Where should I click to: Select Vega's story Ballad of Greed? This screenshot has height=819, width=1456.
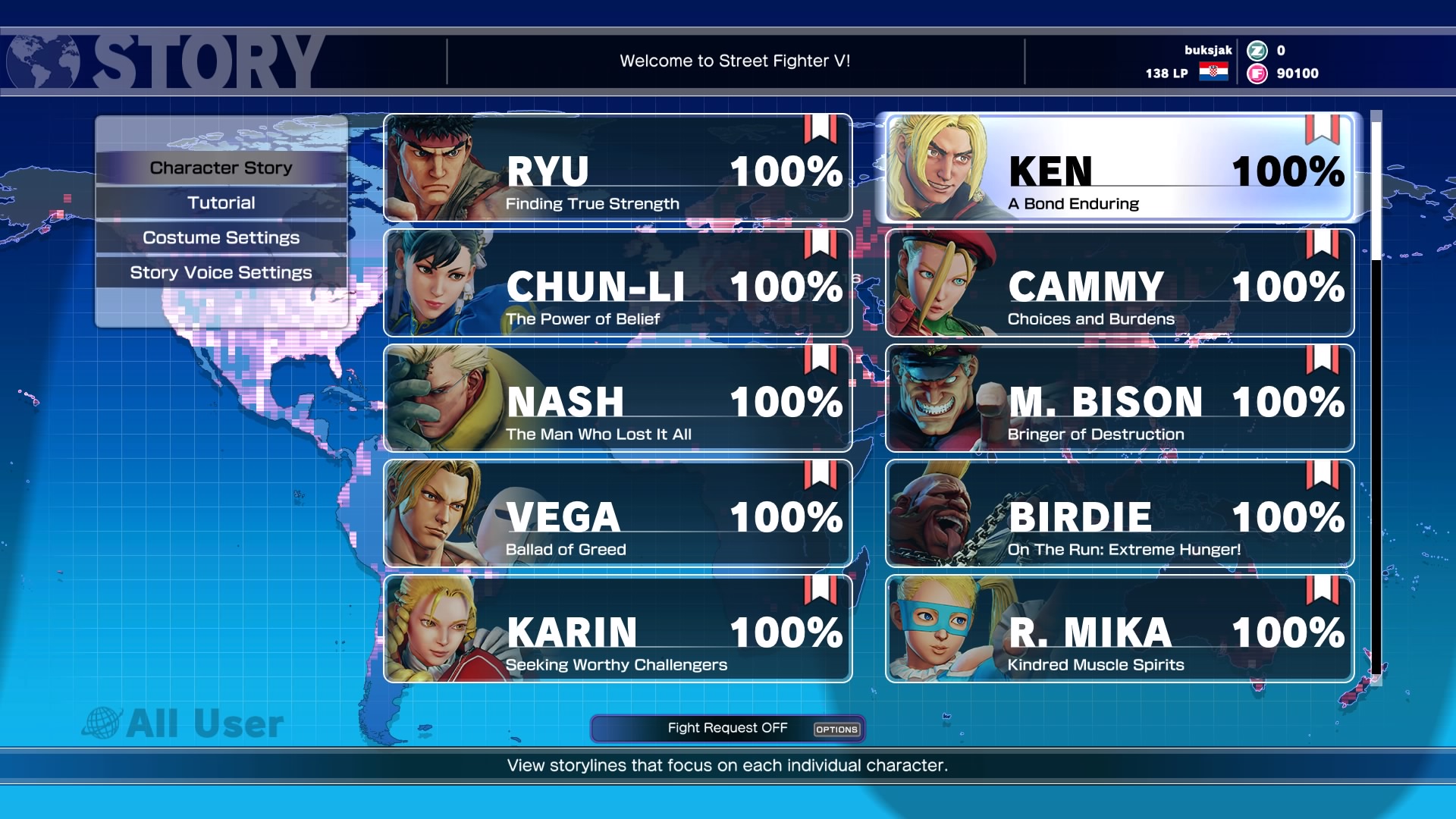tap(617, 514)
